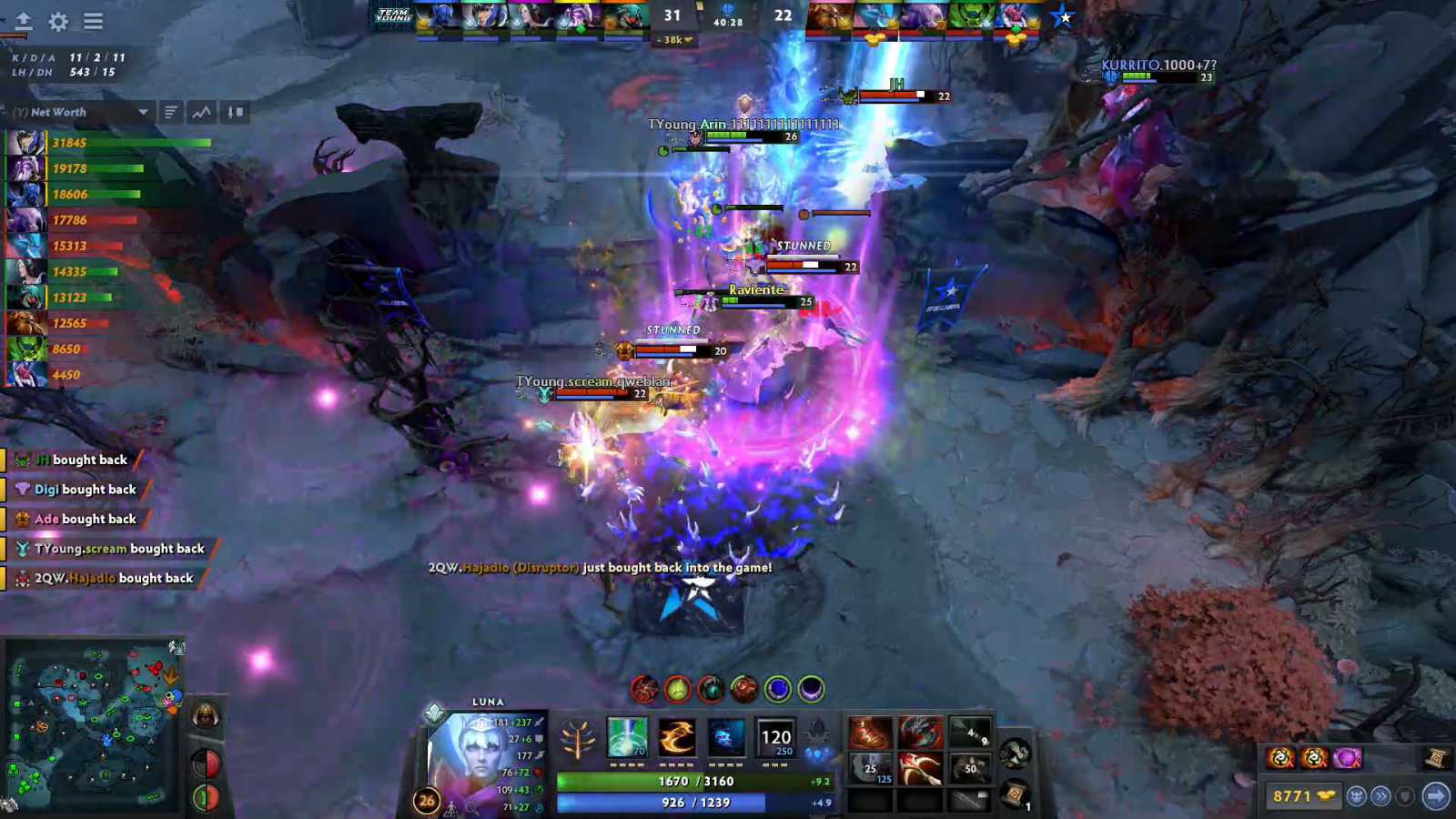The height and width of the screenshot is (819, 1456).
Task: Click the town portal scroll slot
Action: pyautogui.click(x=1016, y=794)
